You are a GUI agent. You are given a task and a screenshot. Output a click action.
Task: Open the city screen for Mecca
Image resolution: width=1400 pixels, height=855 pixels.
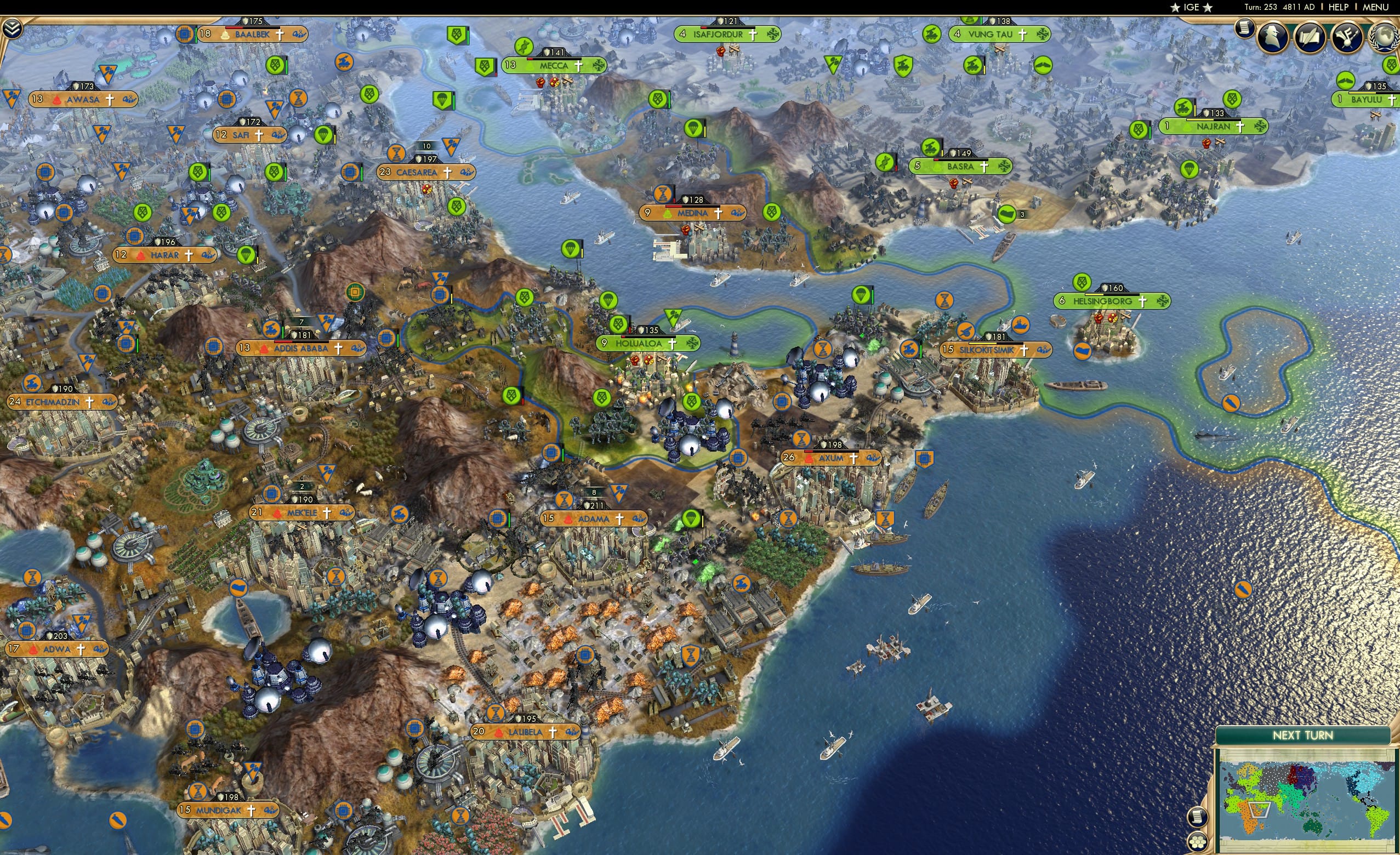[554, 66]
